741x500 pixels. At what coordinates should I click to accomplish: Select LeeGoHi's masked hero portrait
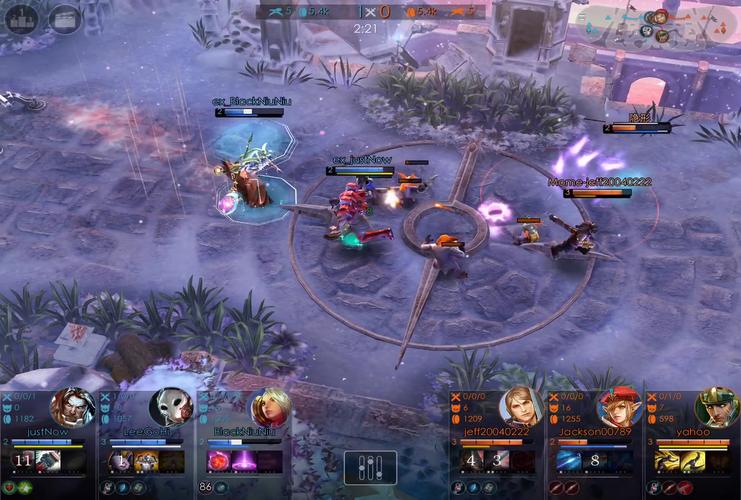pos(170,407)
